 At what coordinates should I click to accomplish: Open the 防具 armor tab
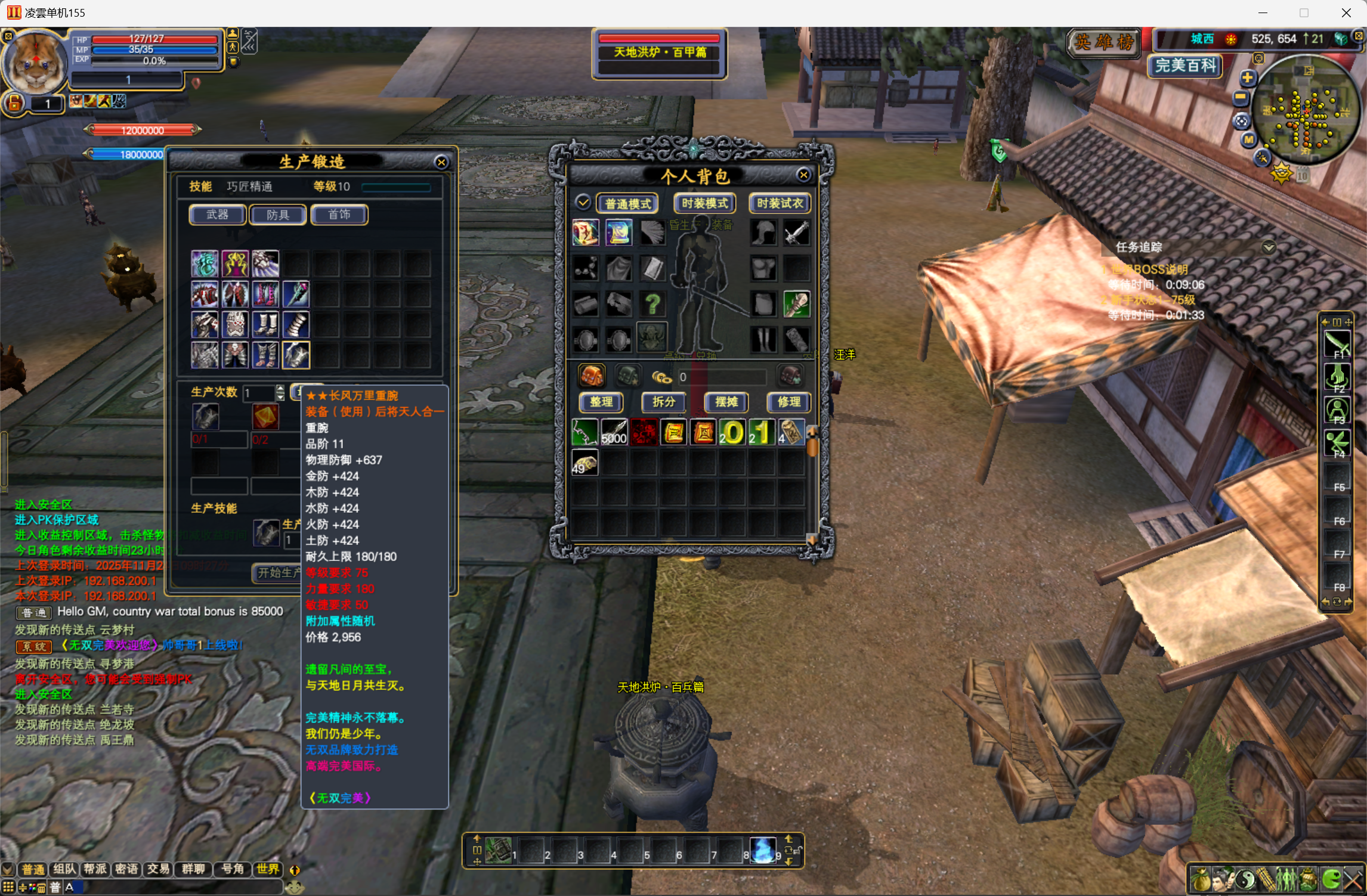278,215
